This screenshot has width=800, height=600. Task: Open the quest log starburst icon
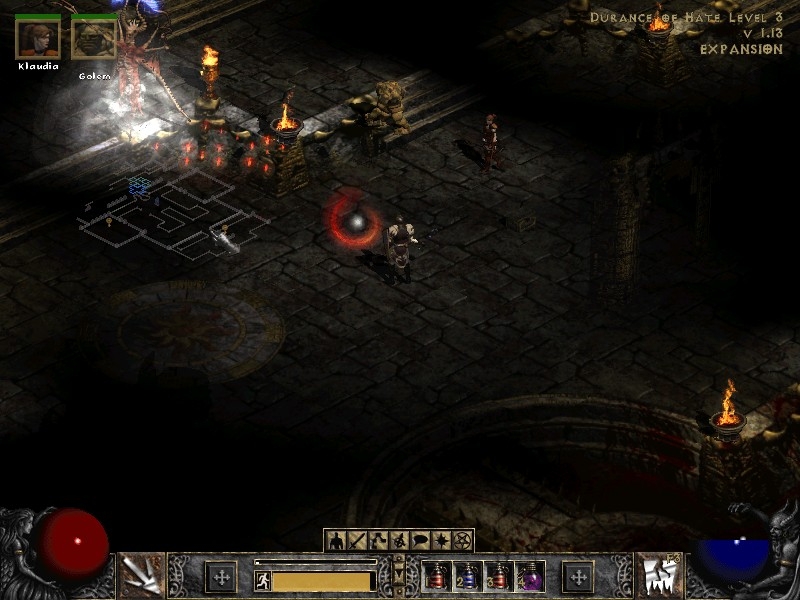441,541
